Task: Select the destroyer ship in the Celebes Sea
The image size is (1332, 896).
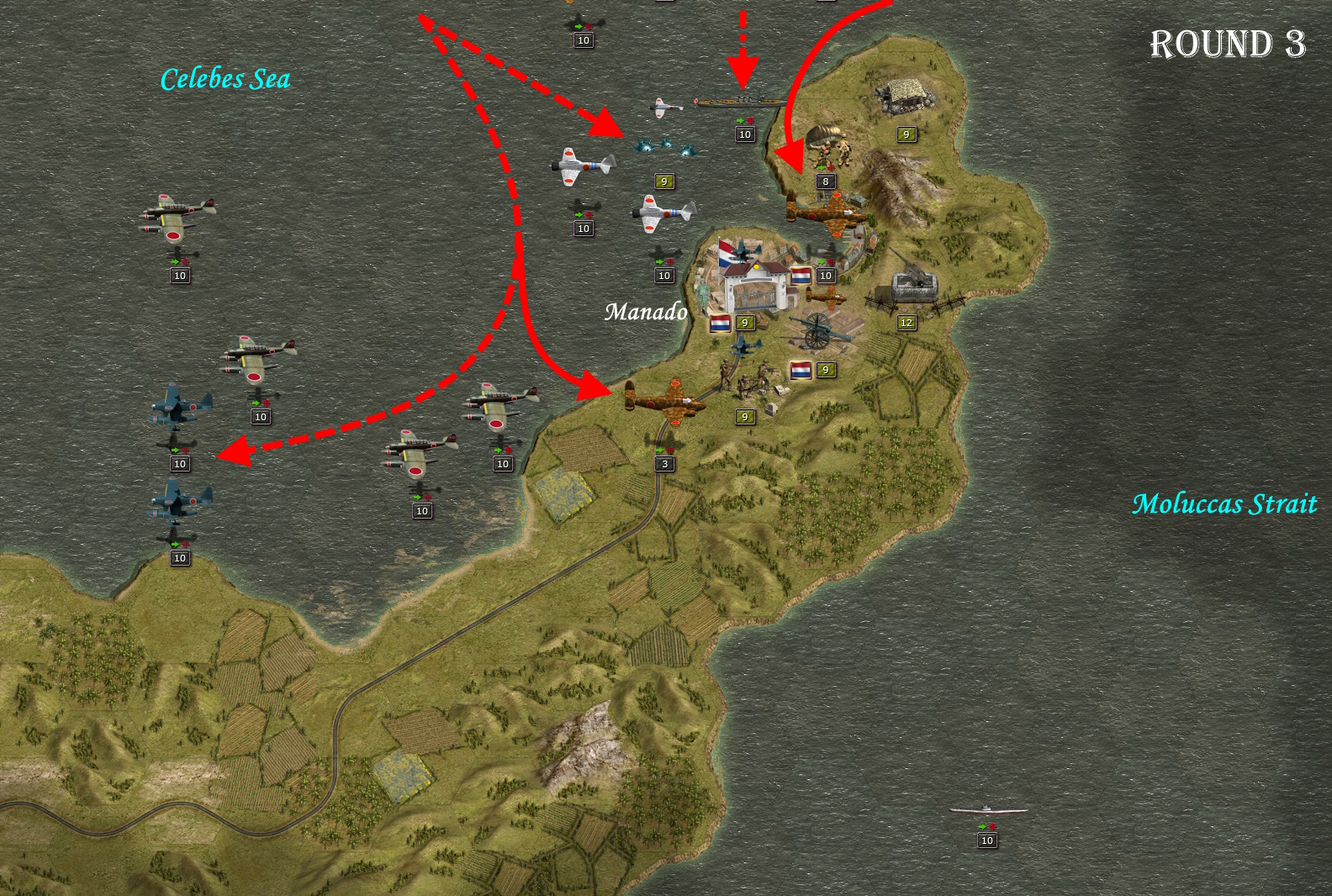Action: pyautogui.click(x=740, y=101)
